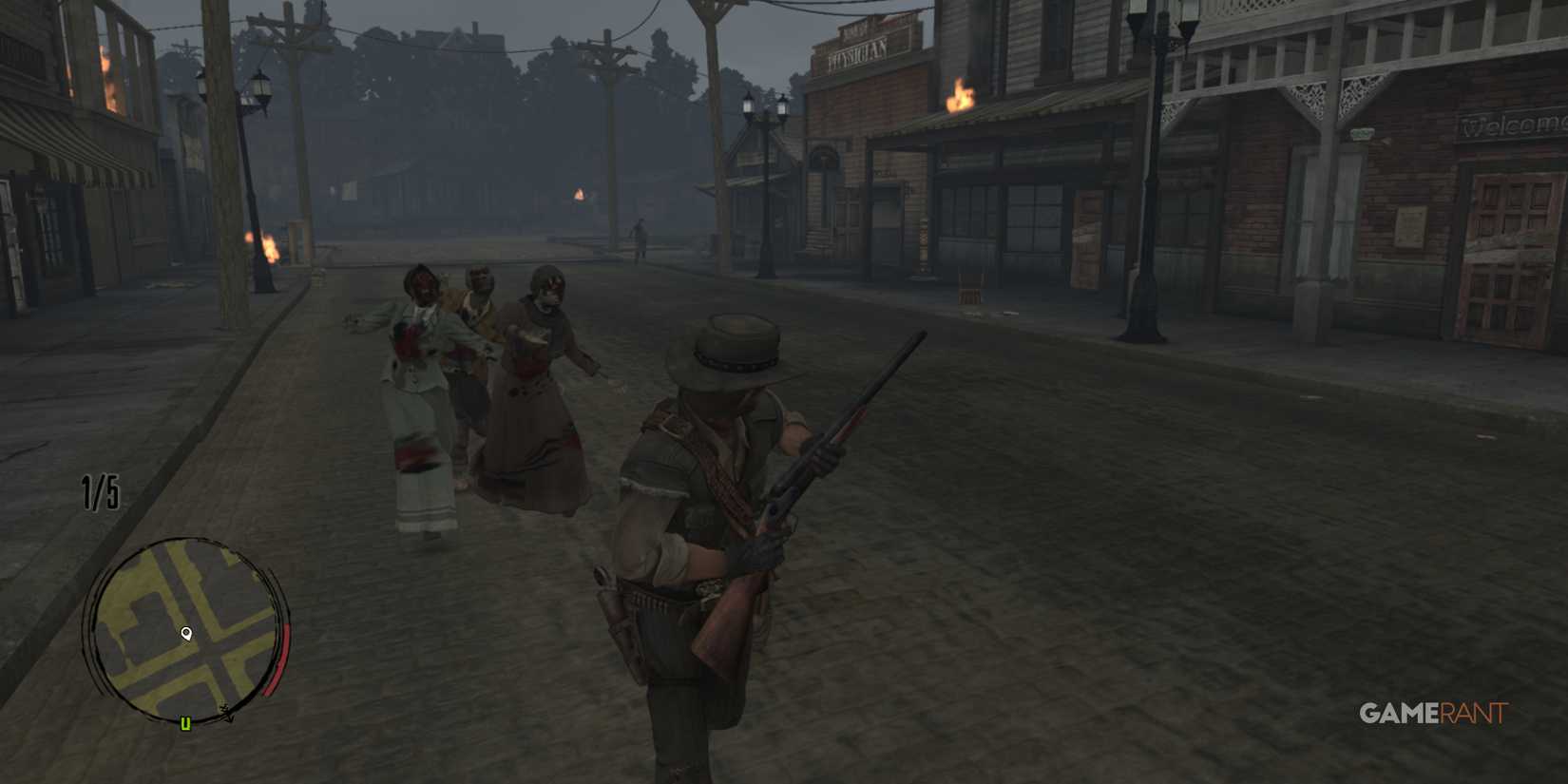This screenshot has width=1568, height=784.
Task: Click the distant fire in the middle of the street
Action: tap(578, 195)
